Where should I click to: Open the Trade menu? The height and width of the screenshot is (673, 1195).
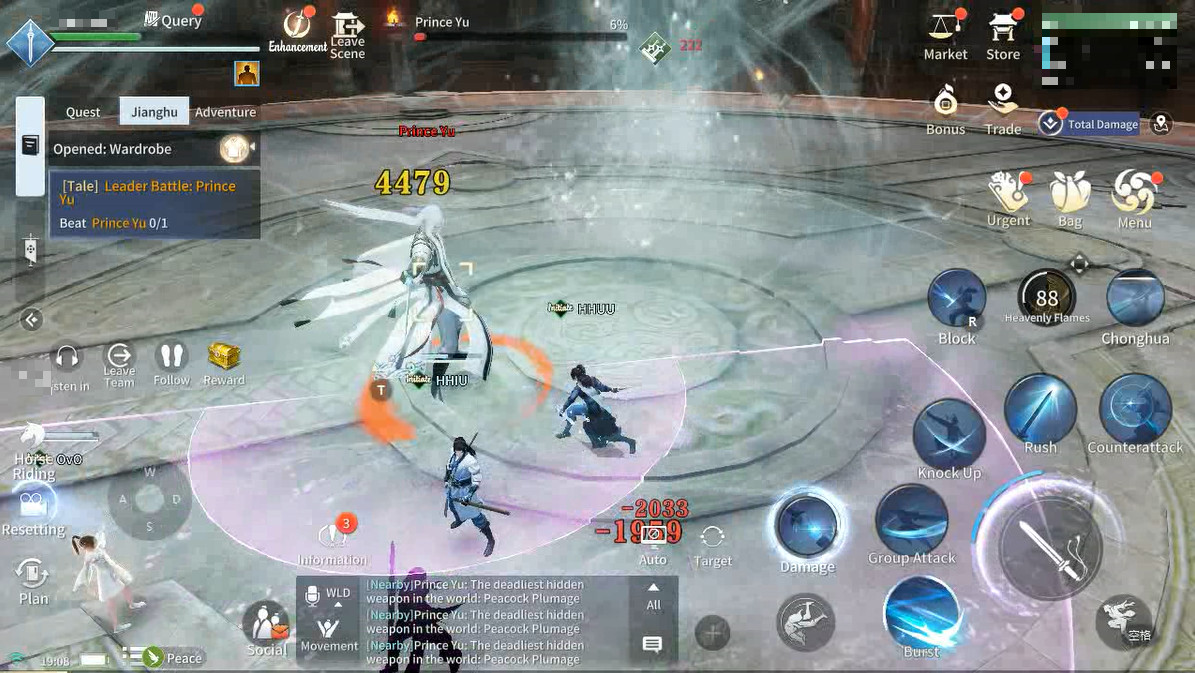click(1002, 108)
